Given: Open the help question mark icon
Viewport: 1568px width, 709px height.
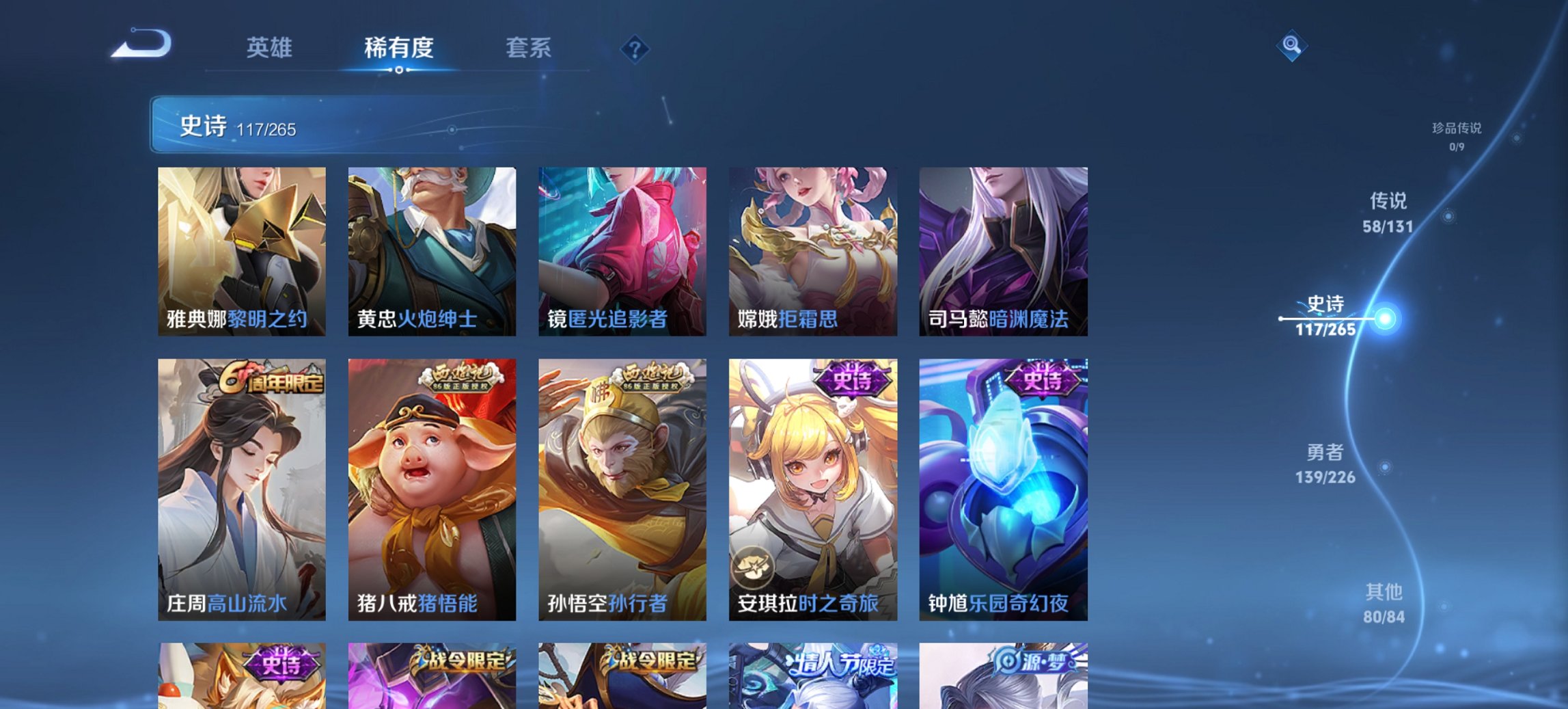Looking at the screenshot, I should coord(634,48).
